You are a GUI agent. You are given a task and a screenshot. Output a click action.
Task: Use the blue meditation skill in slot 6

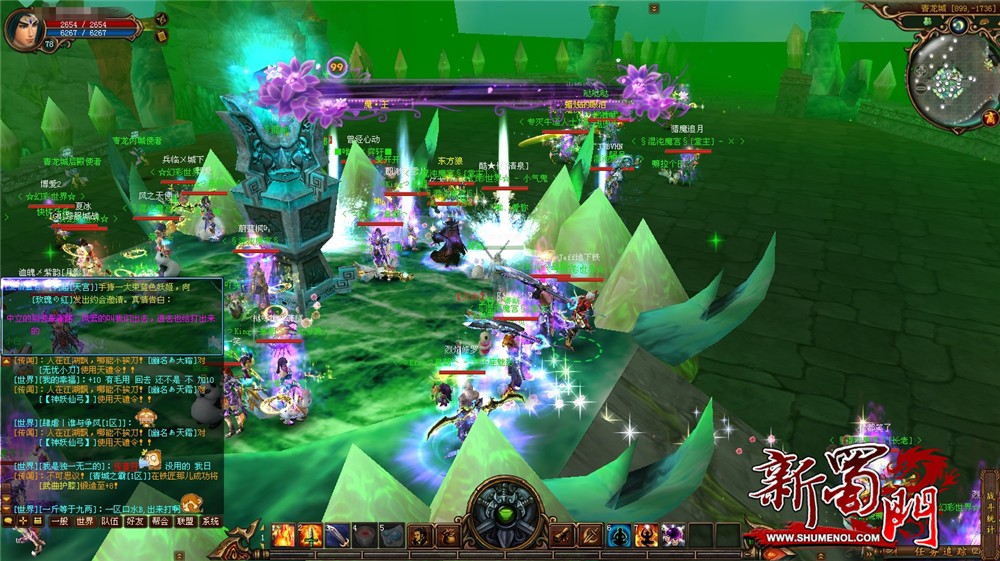coord(620,536)
